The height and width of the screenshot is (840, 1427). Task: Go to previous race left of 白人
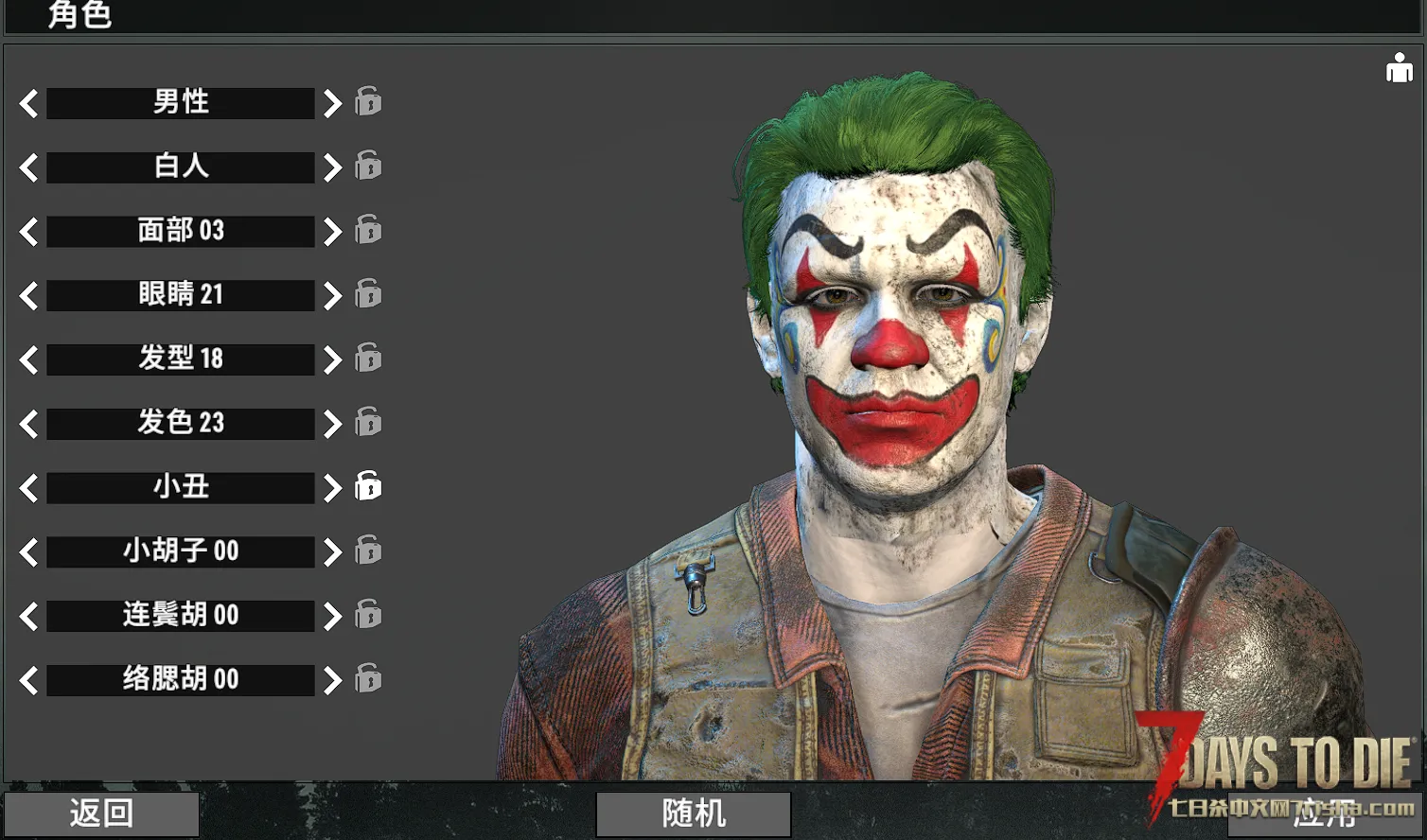click(x=29, y=167)
